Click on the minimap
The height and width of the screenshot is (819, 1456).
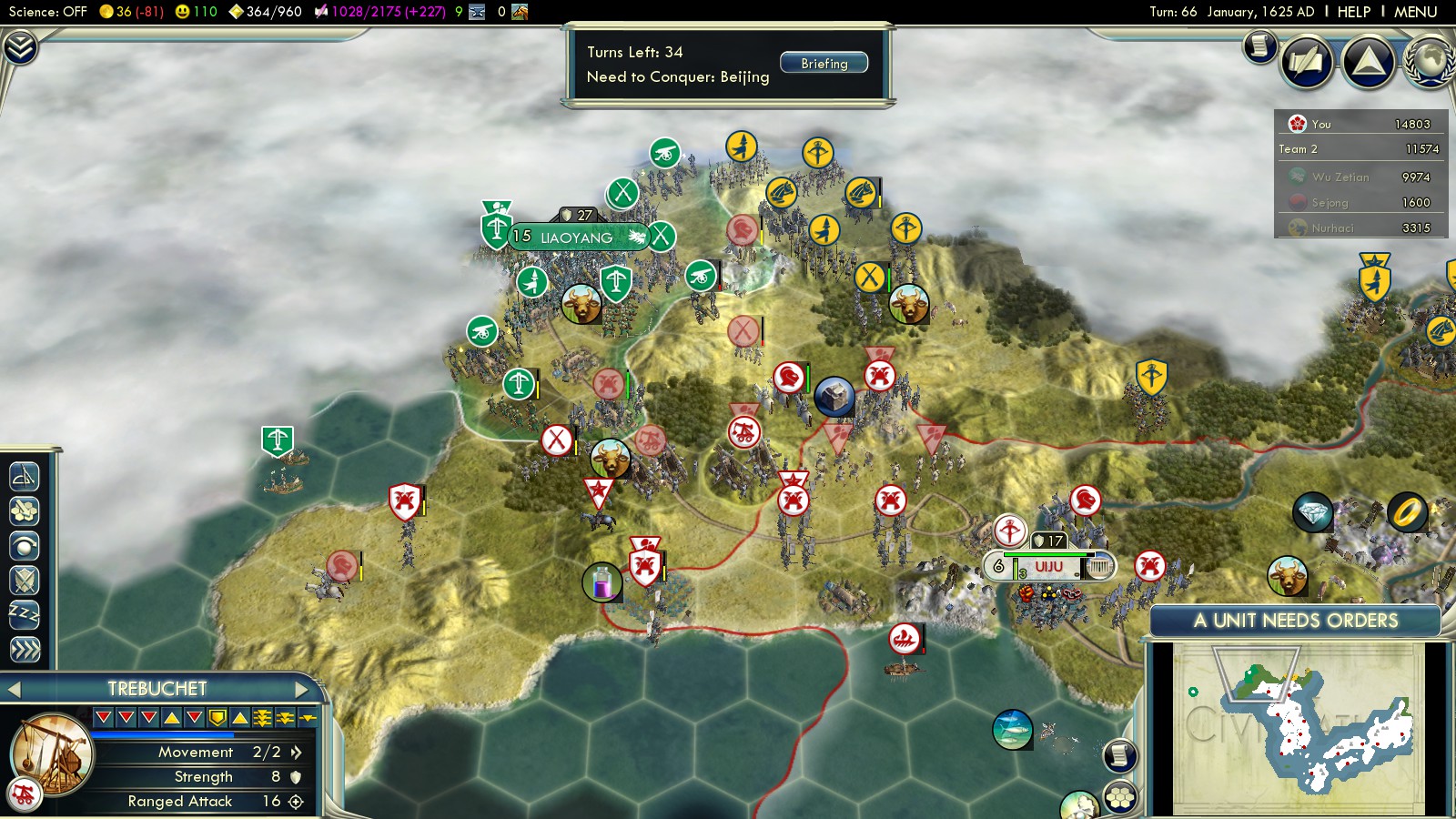1297,726
